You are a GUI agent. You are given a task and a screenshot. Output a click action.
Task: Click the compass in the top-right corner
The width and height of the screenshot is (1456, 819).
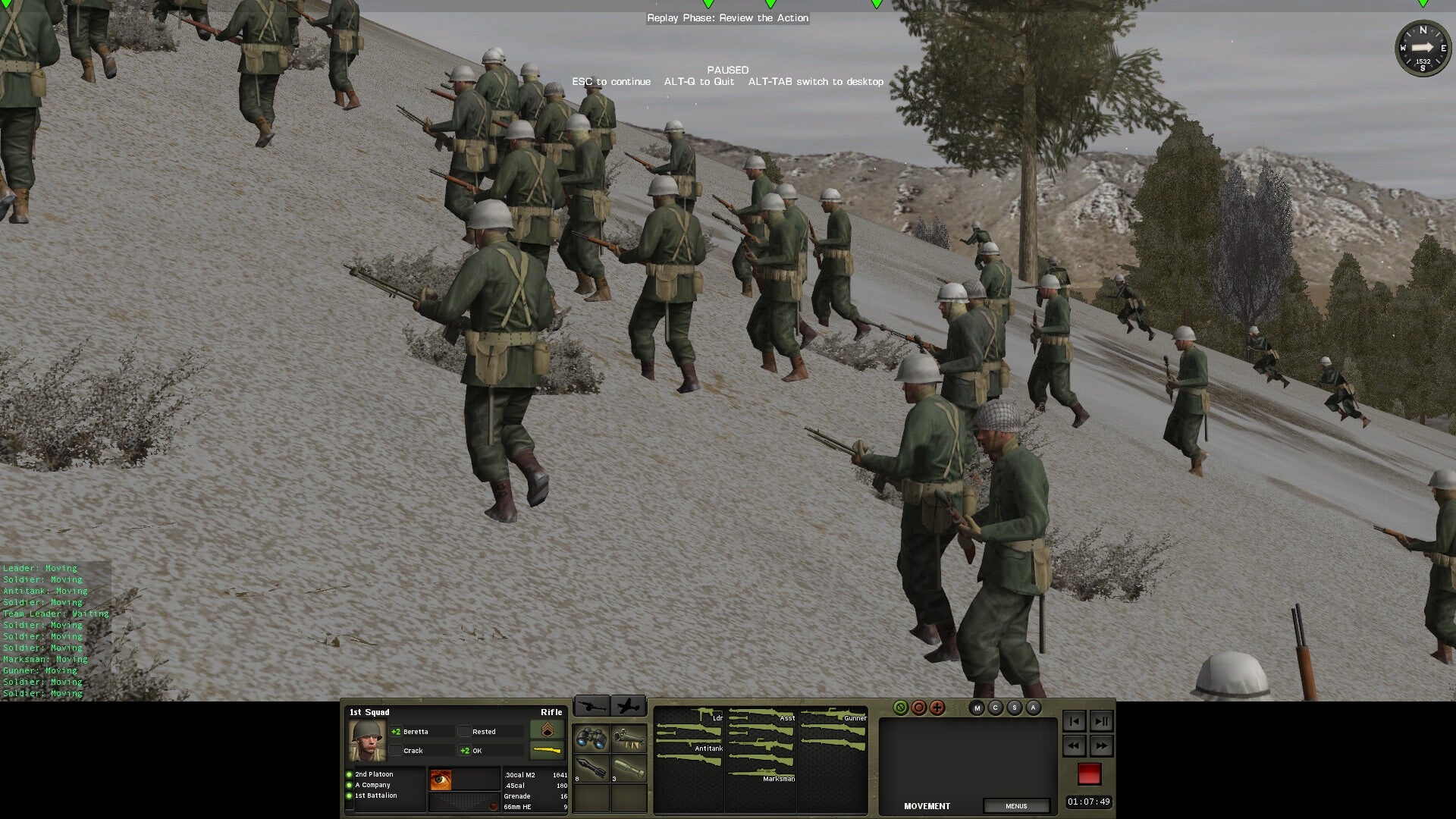tap(1424, 49)
